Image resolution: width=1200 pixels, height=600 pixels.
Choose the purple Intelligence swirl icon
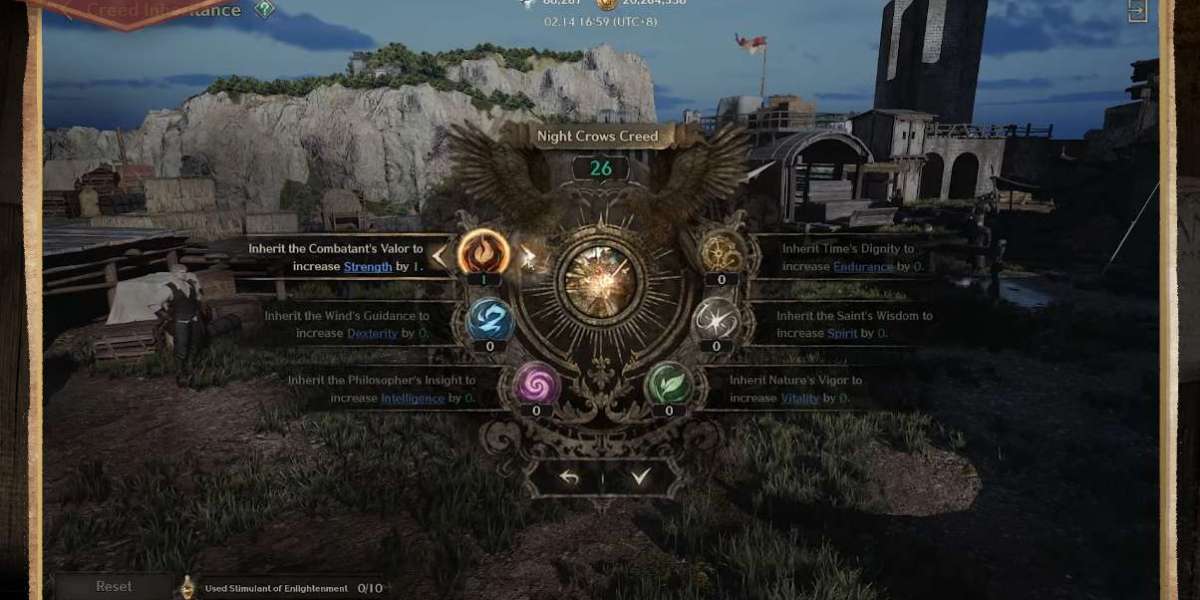pos(536,383)
